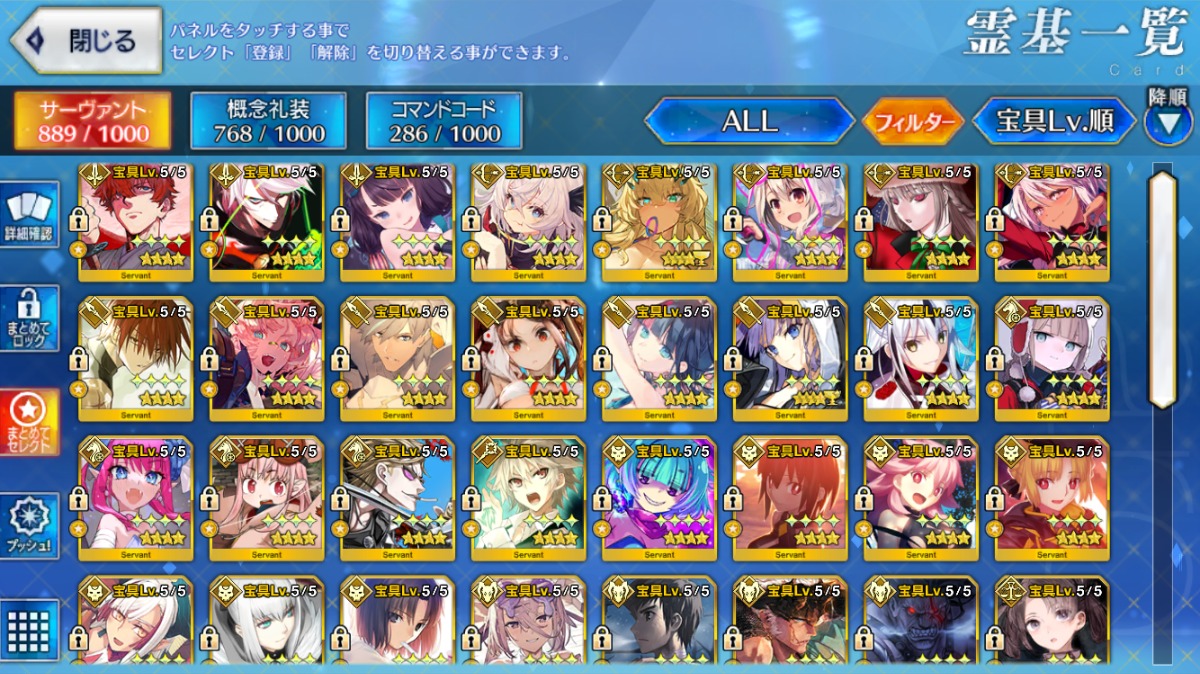This screenshot has width=1200, height=674.
Task: Click the プッシュ! button
Action: pyautogui.click(x=30, y=526)
